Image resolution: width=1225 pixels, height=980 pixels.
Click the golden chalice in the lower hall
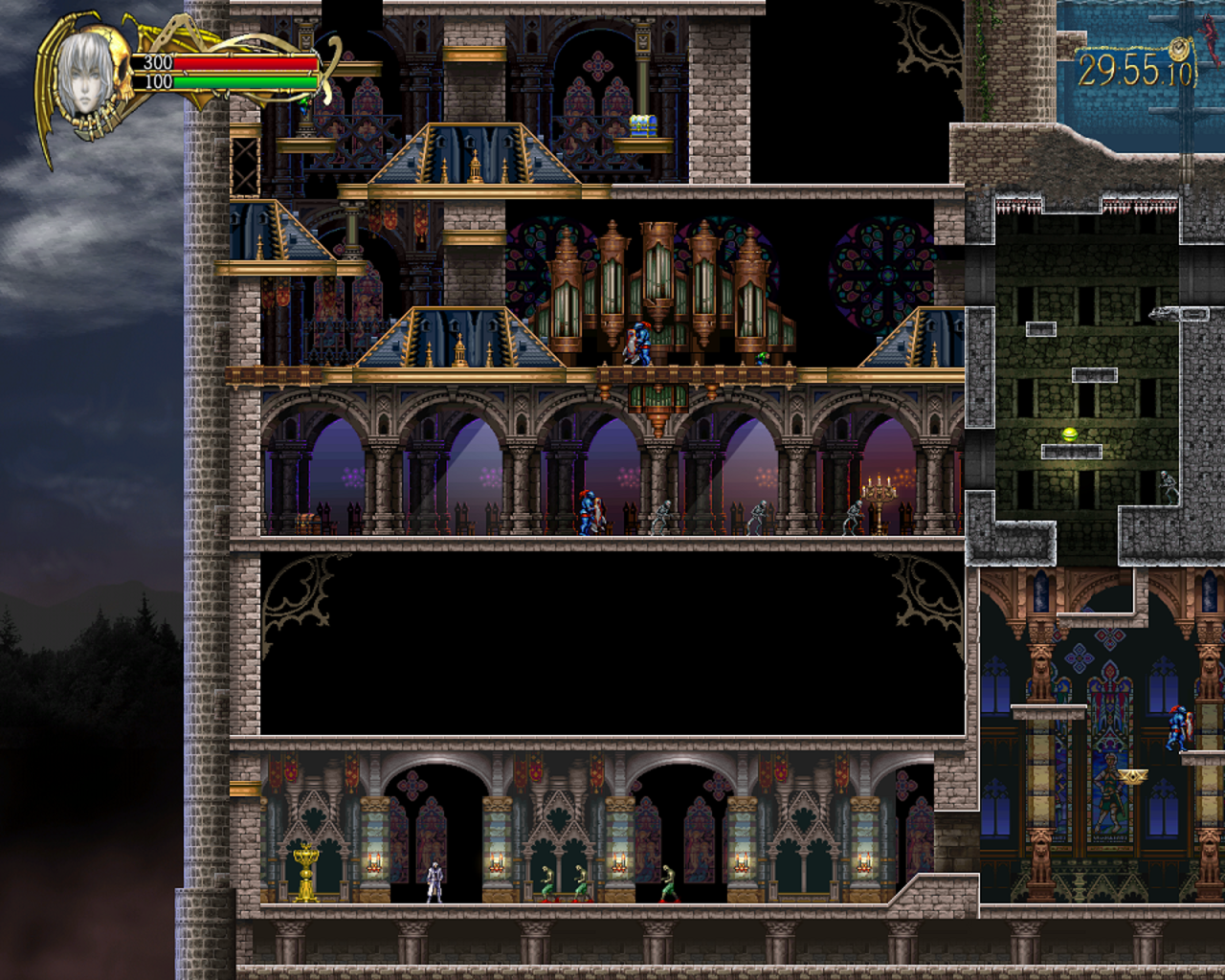[x=305, y=873]
